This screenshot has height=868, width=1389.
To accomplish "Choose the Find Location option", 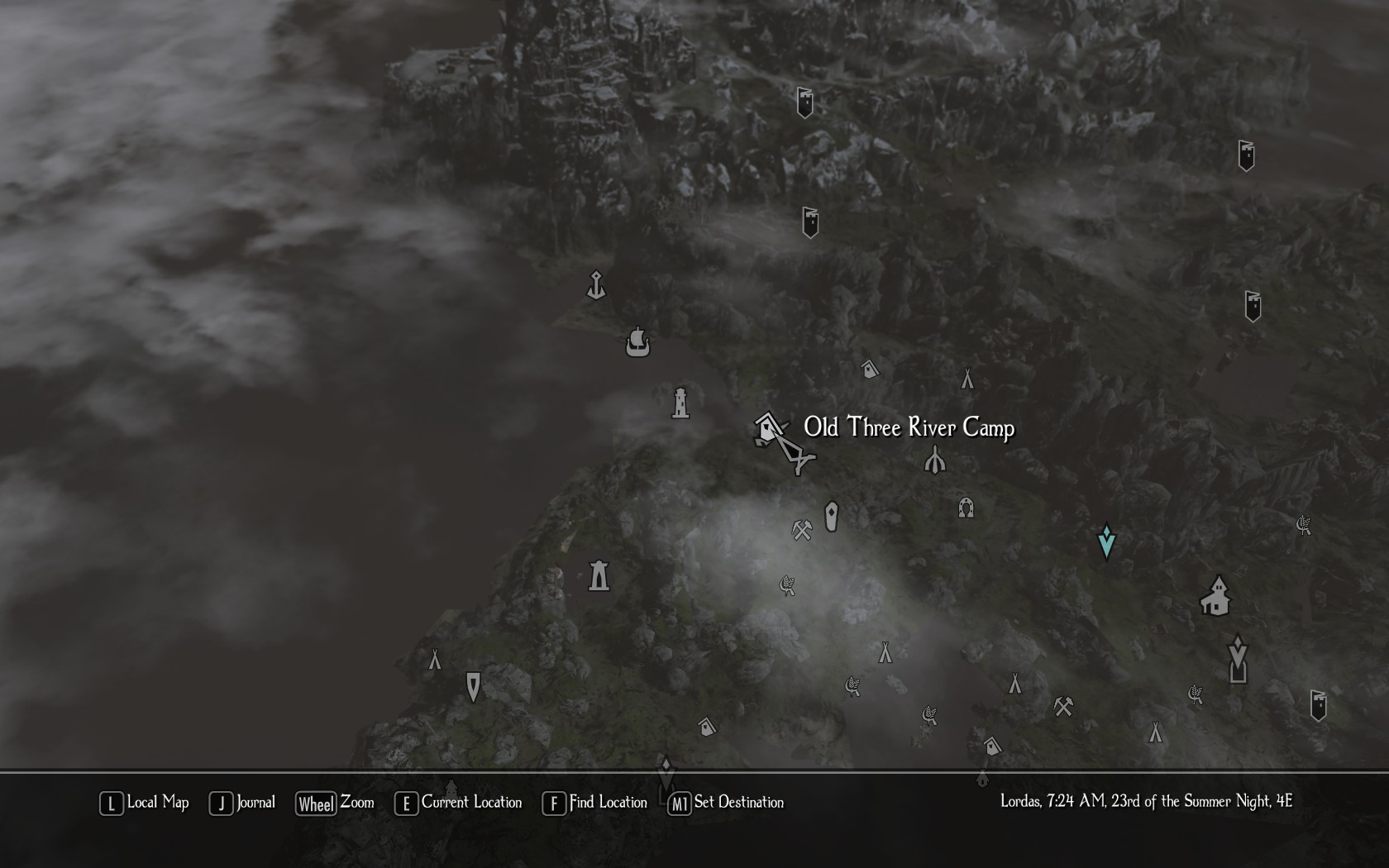I will tap(595, 803).
